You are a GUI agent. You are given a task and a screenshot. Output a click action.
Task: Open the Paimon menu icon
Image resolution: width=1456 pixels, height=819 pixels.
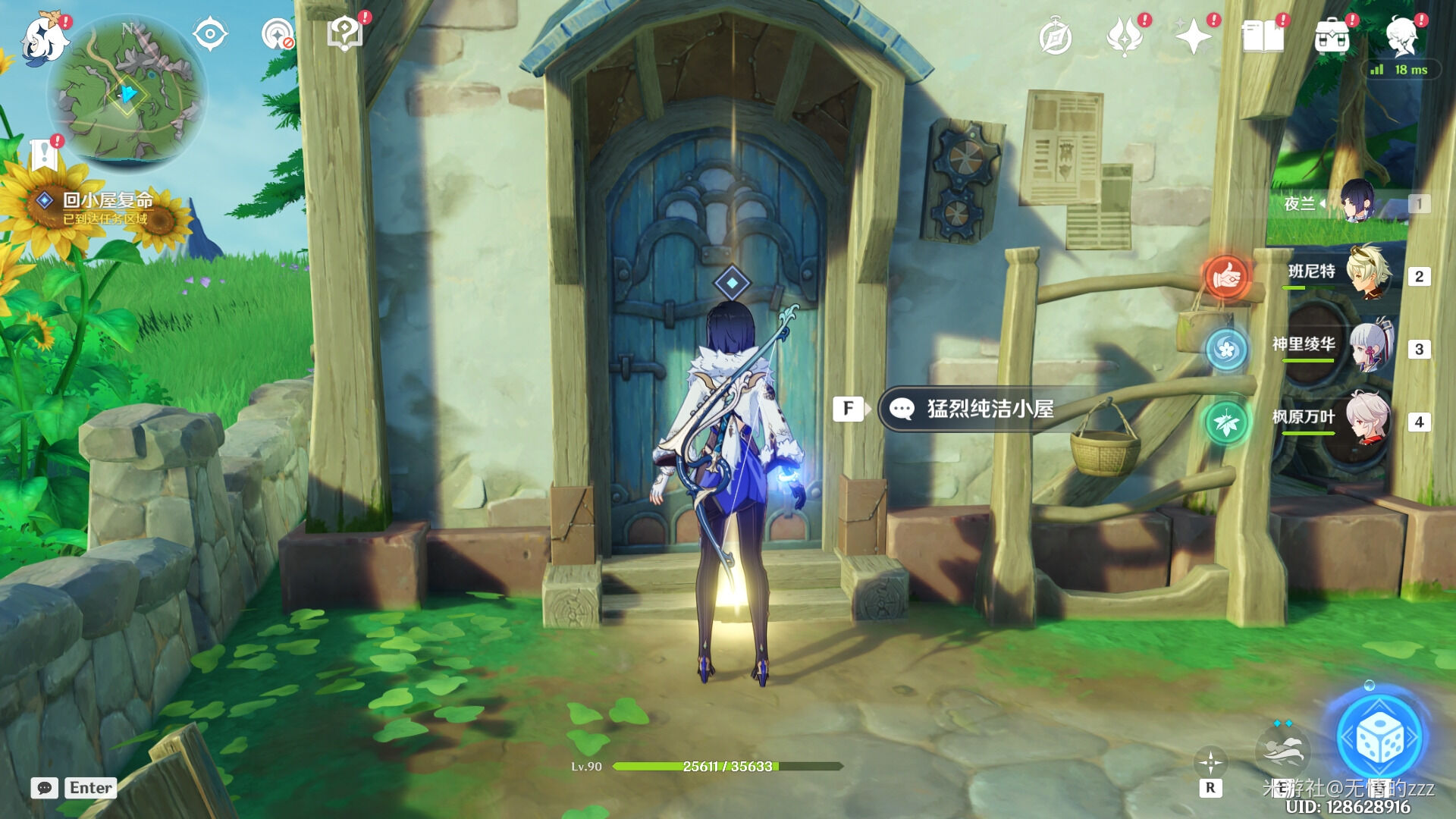pos(43,38)
